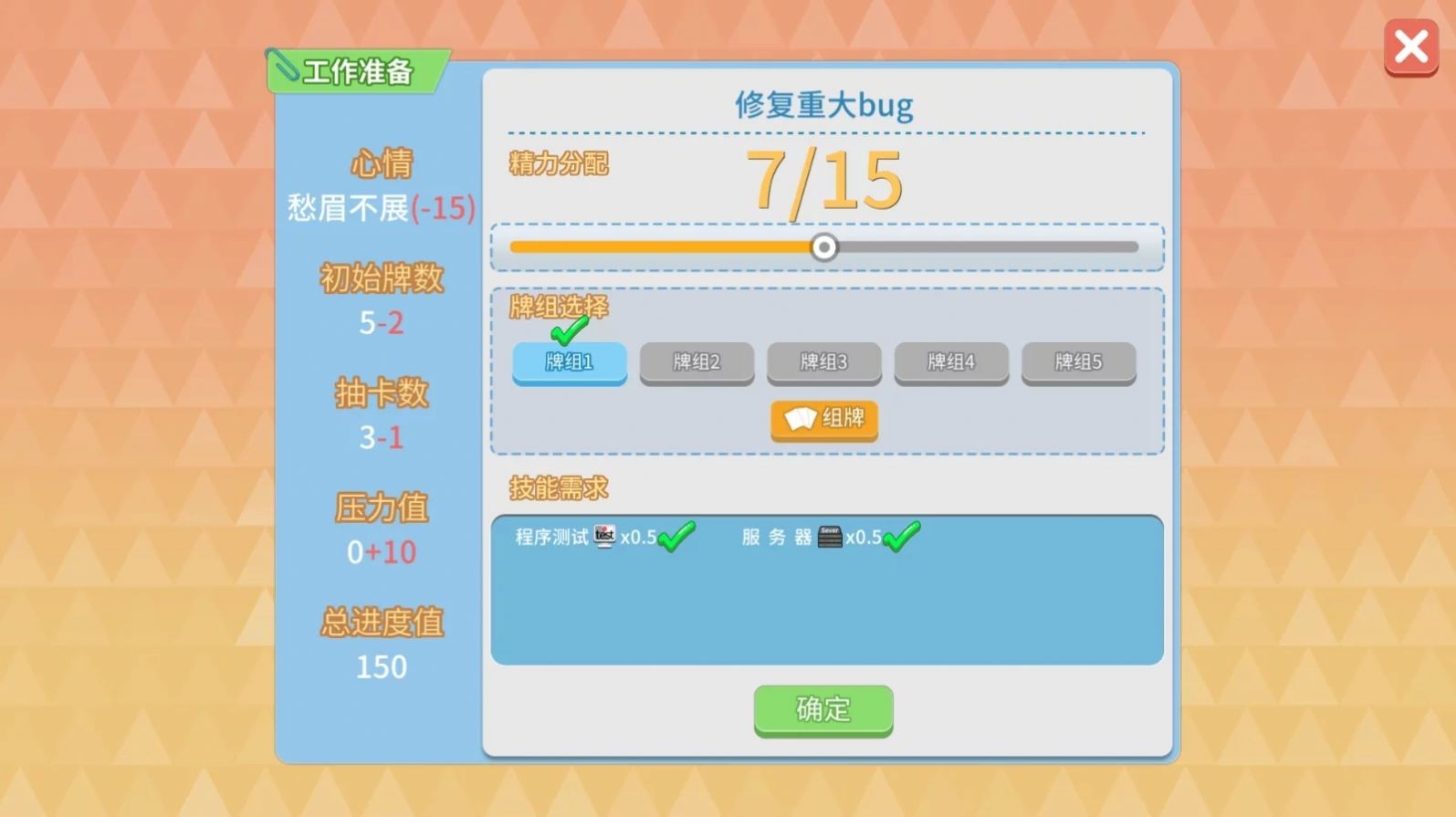Click the 技能需求 section label

point(560,487)
